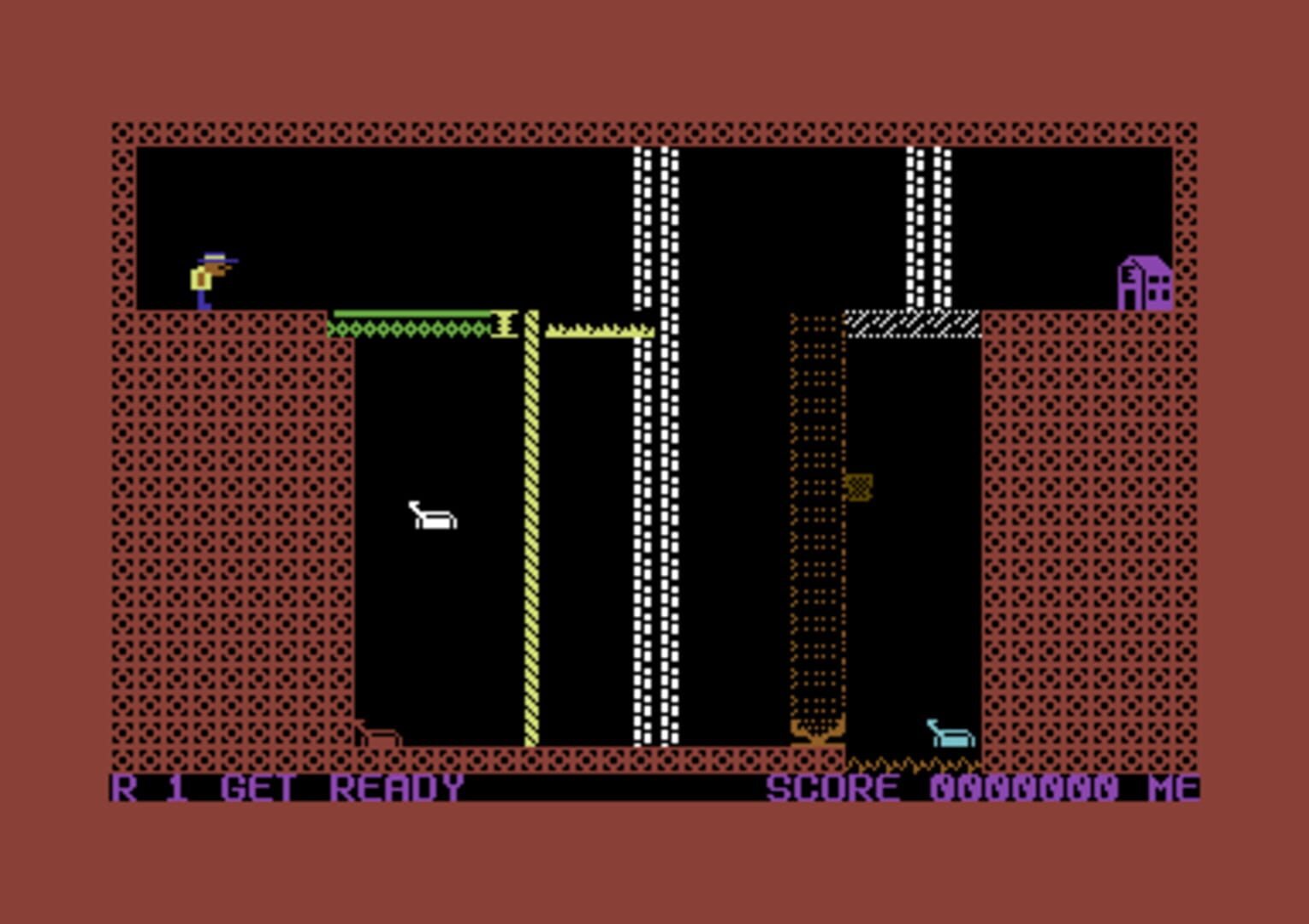Select the brown wheelbarrow at bottom left
Screen dimensions: 1309x924
pos(380,734)
